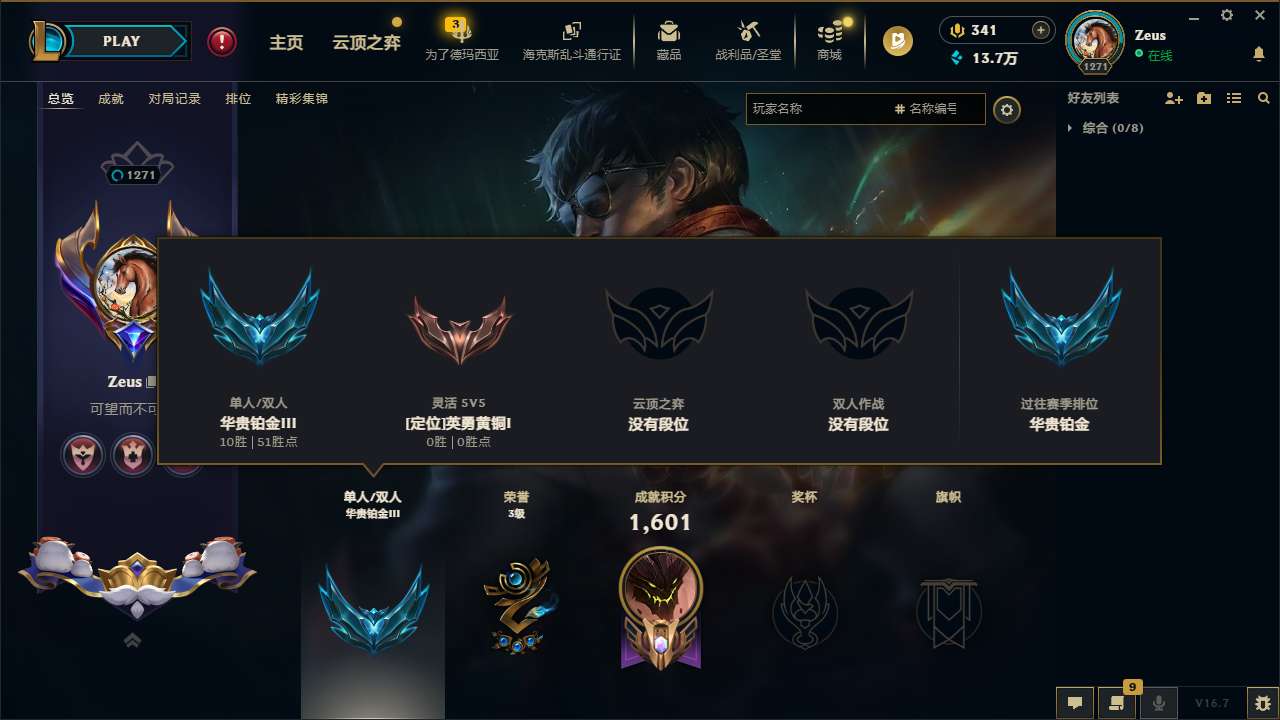
Task: Open the 主页 menu item
Action: pyautogui.click(x=286, y=42)
